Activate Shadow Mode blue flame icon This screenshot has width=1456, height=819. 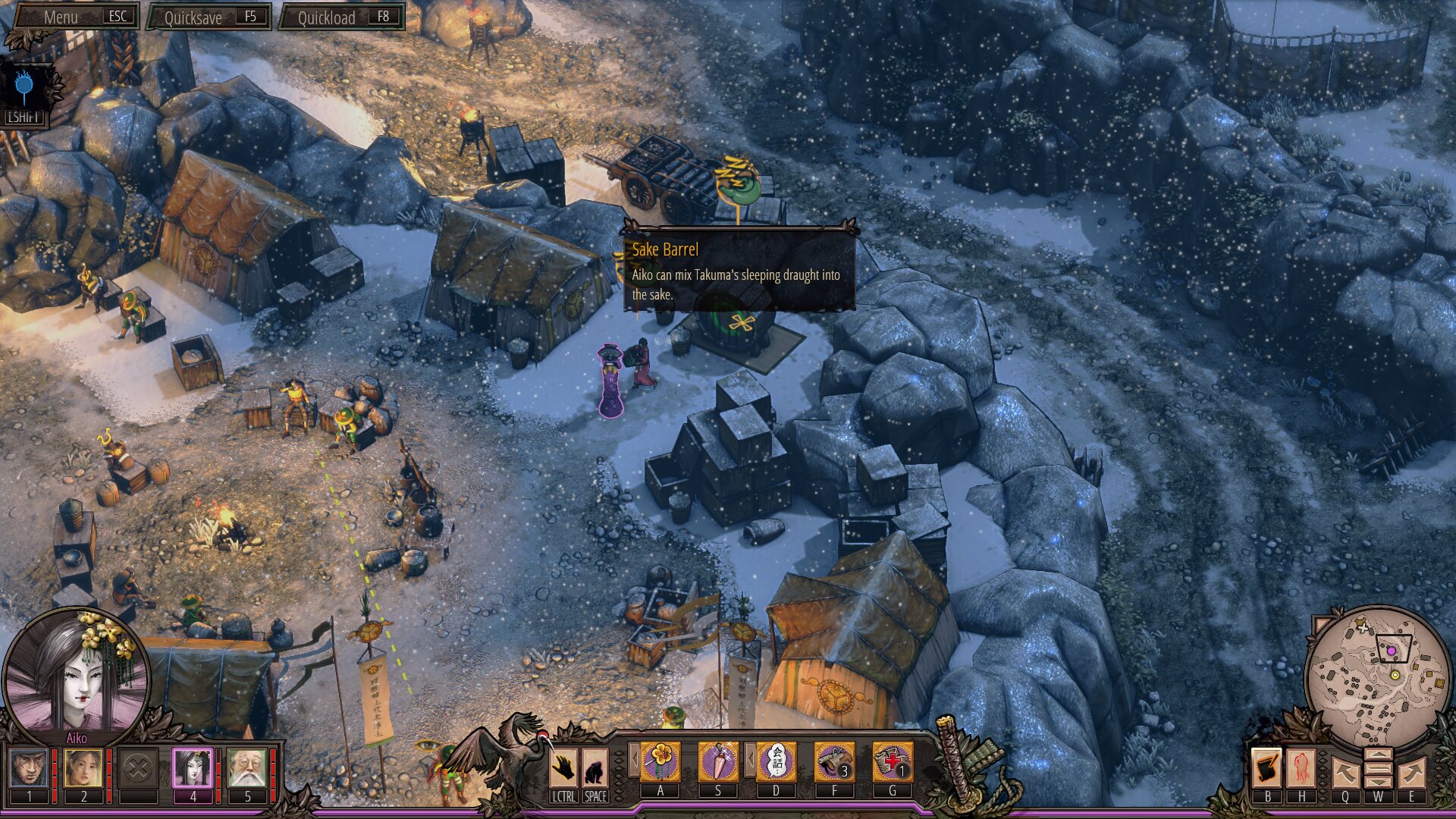tap(25, 87)
